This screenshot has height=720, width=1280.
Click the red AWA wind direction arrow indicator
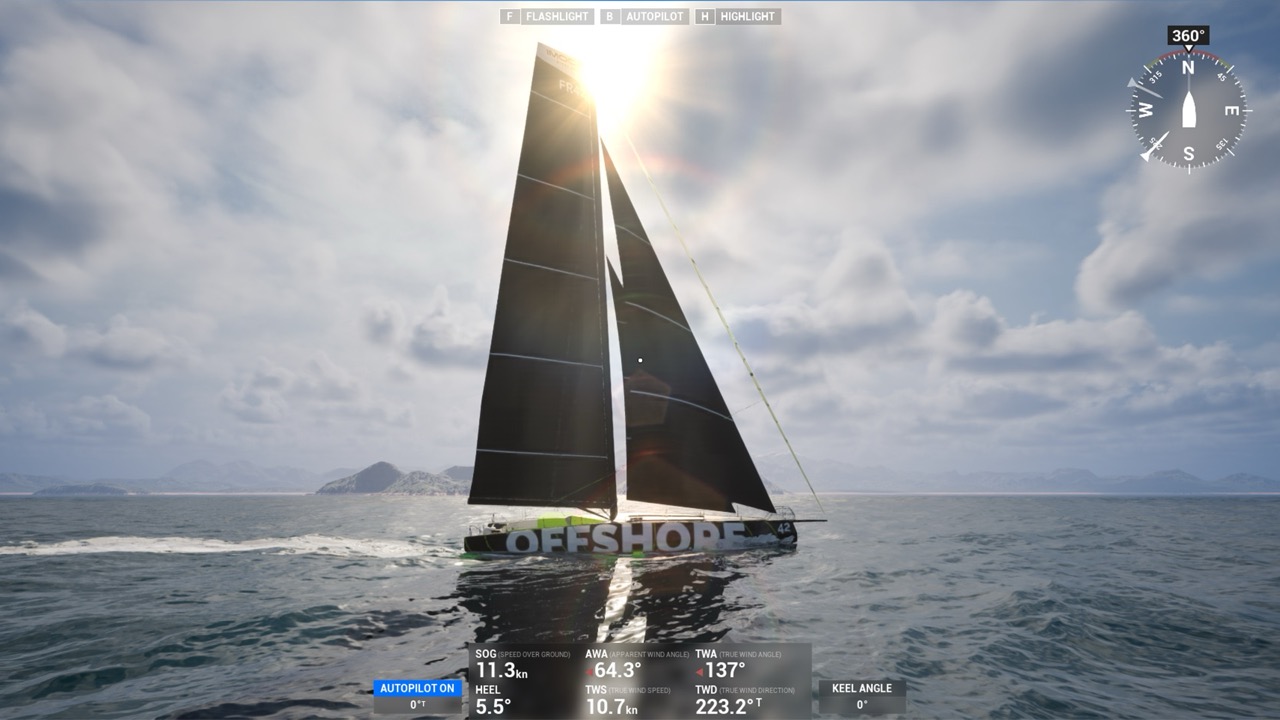coord(589,671)
